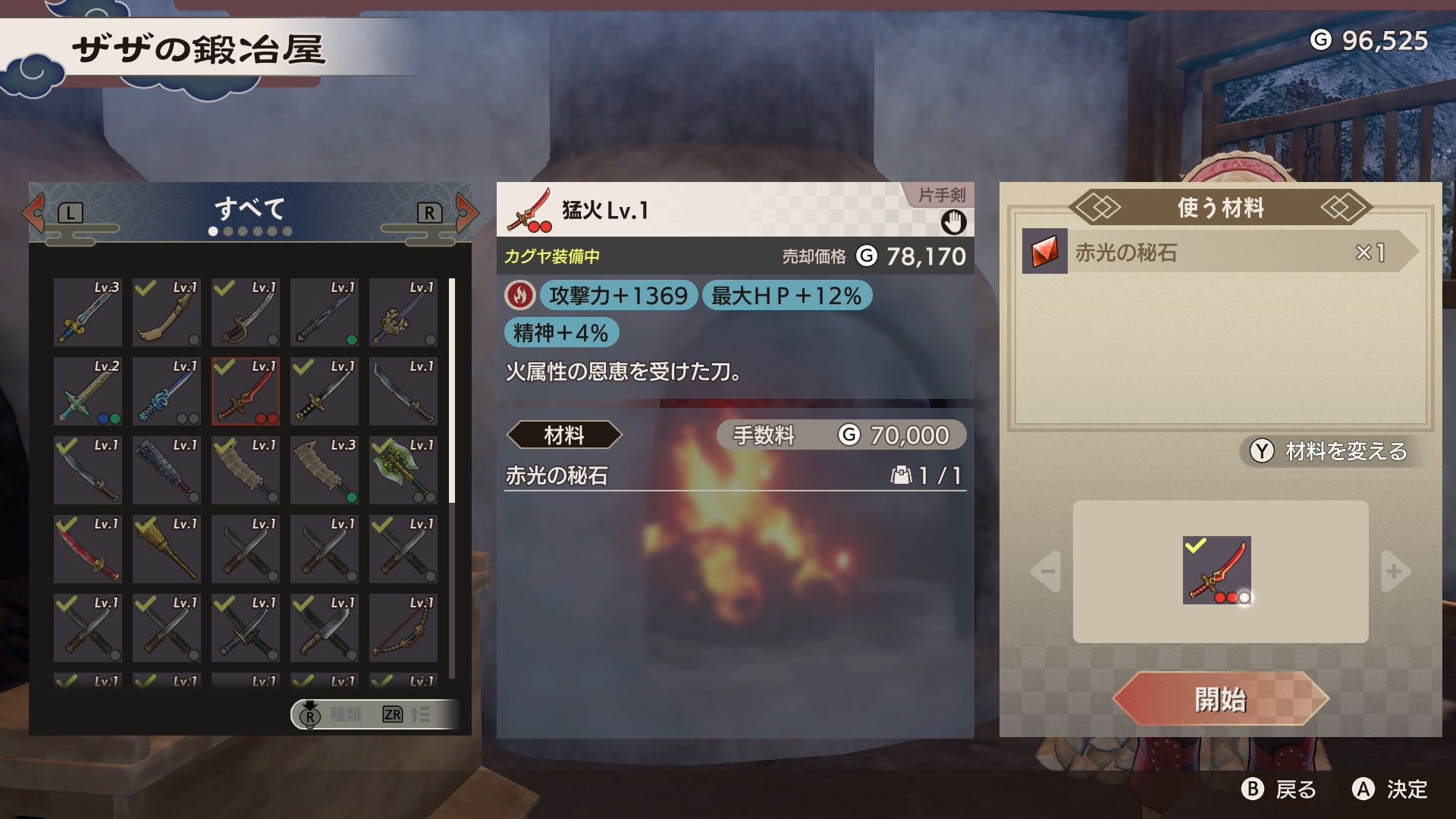Click the fire element icon beside 攻撃力
The image size is (1456, 819).
click(519, 296)
